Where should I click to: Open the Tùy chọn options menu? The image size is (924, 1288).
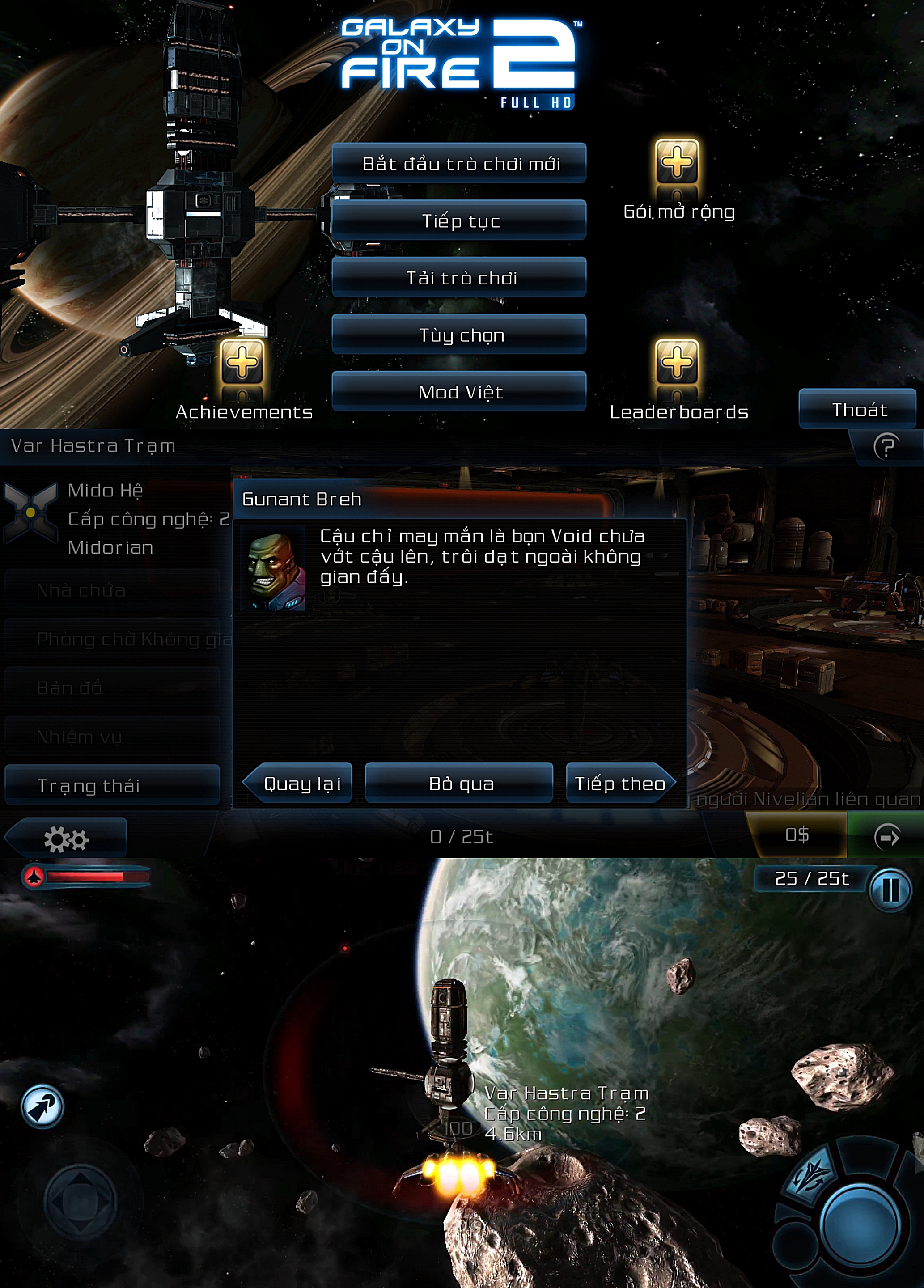[x=459, y=335]
